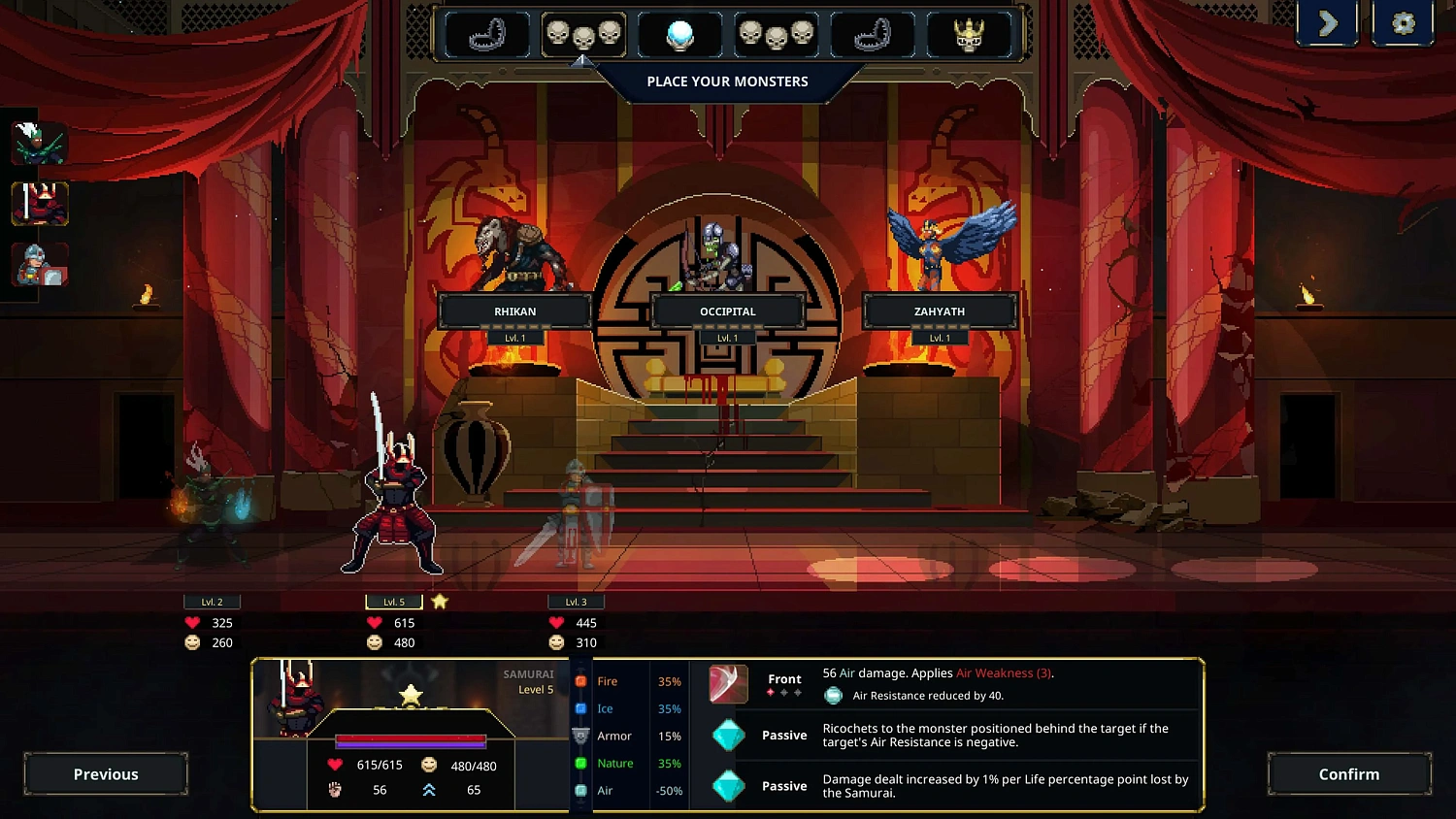Select ZAHYATH's name plate
Screen dimensions: 1456x819
tap(938, 311)
